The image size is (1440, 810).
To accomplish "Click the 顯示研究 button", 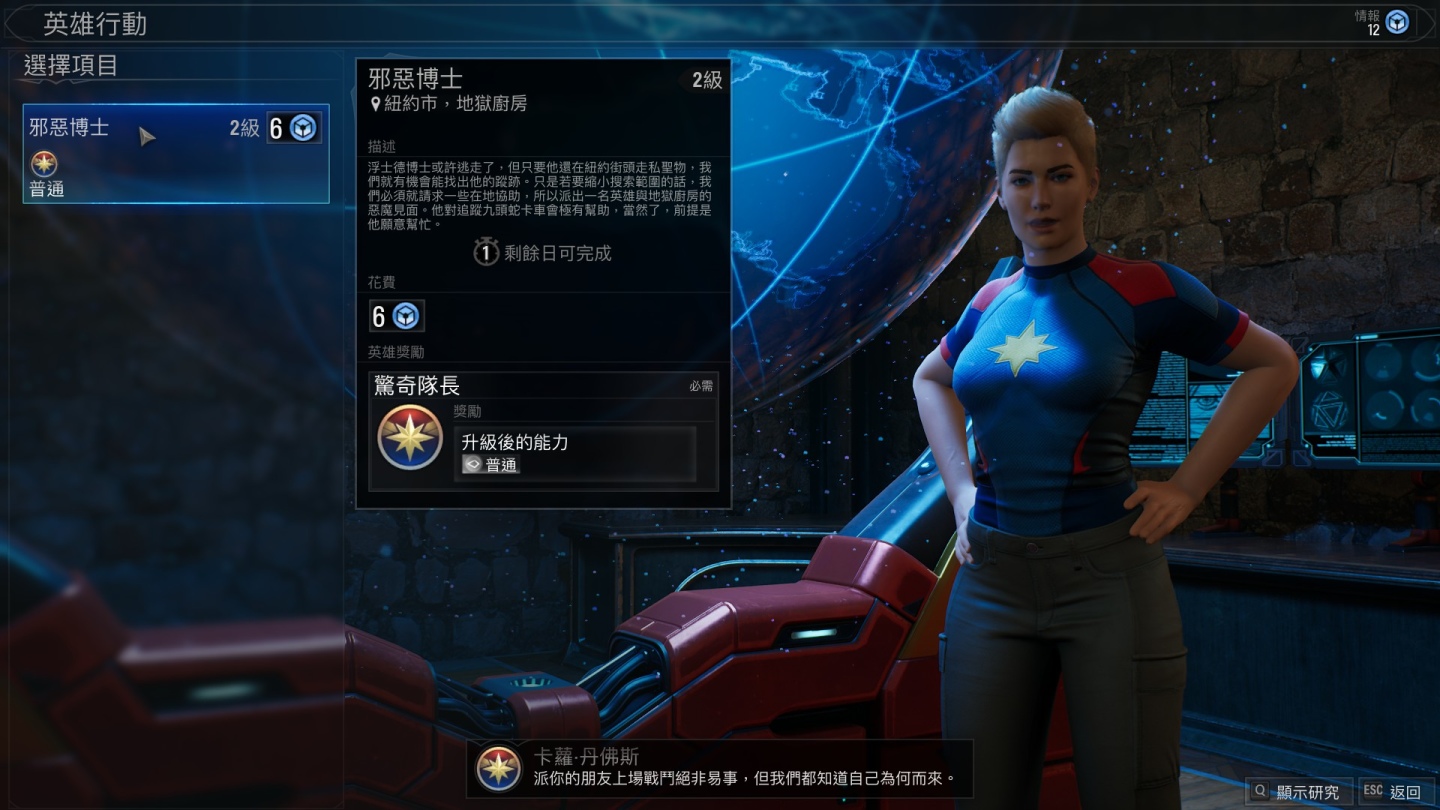I will [x=1298, y=791].
